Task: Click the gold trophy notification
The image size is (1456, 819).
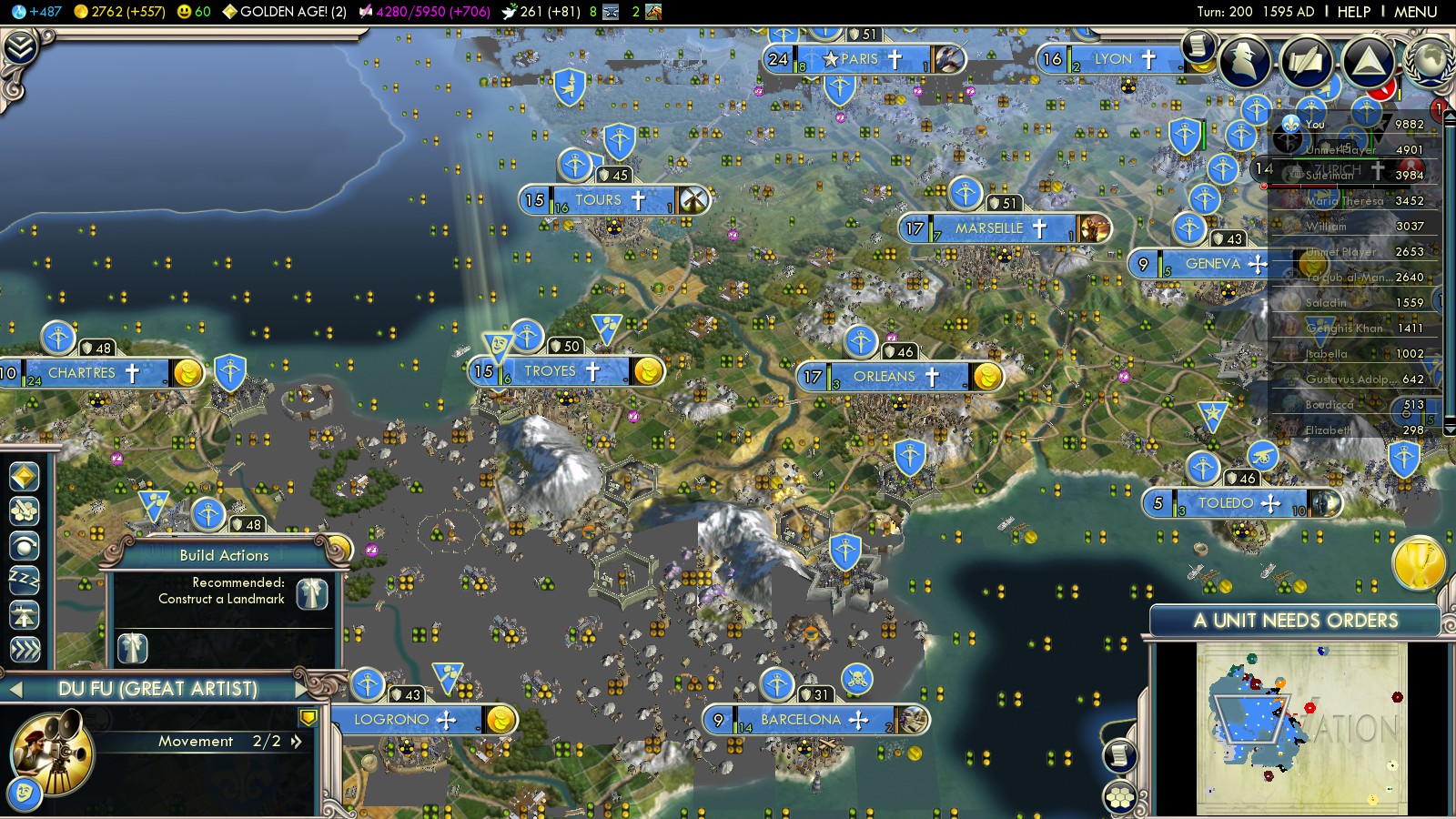Action: point(1419,562)
